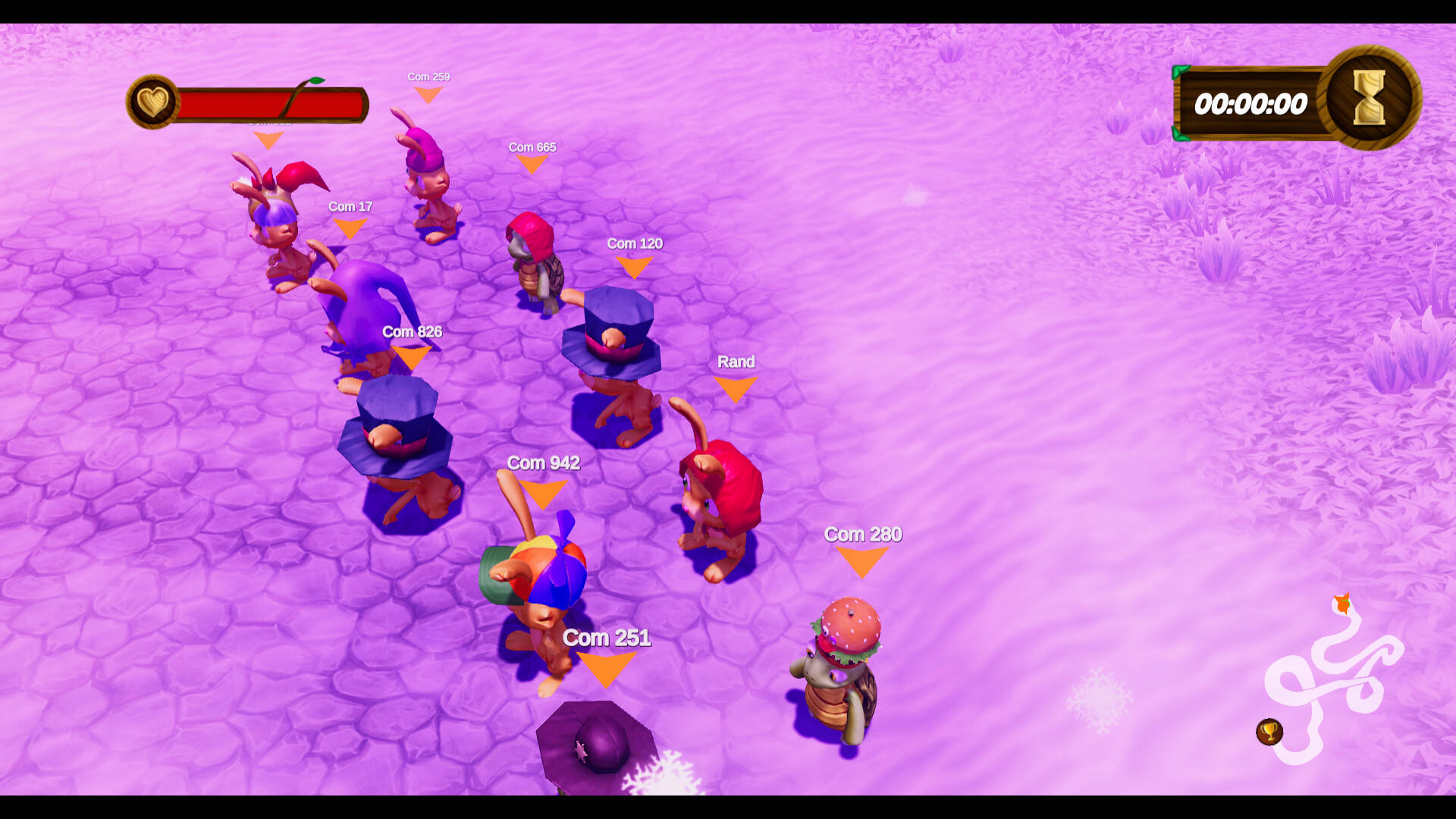Click the Com 120 floating label
The image size is (1456, 819).
pyautogui.click(x=634, y=243)
